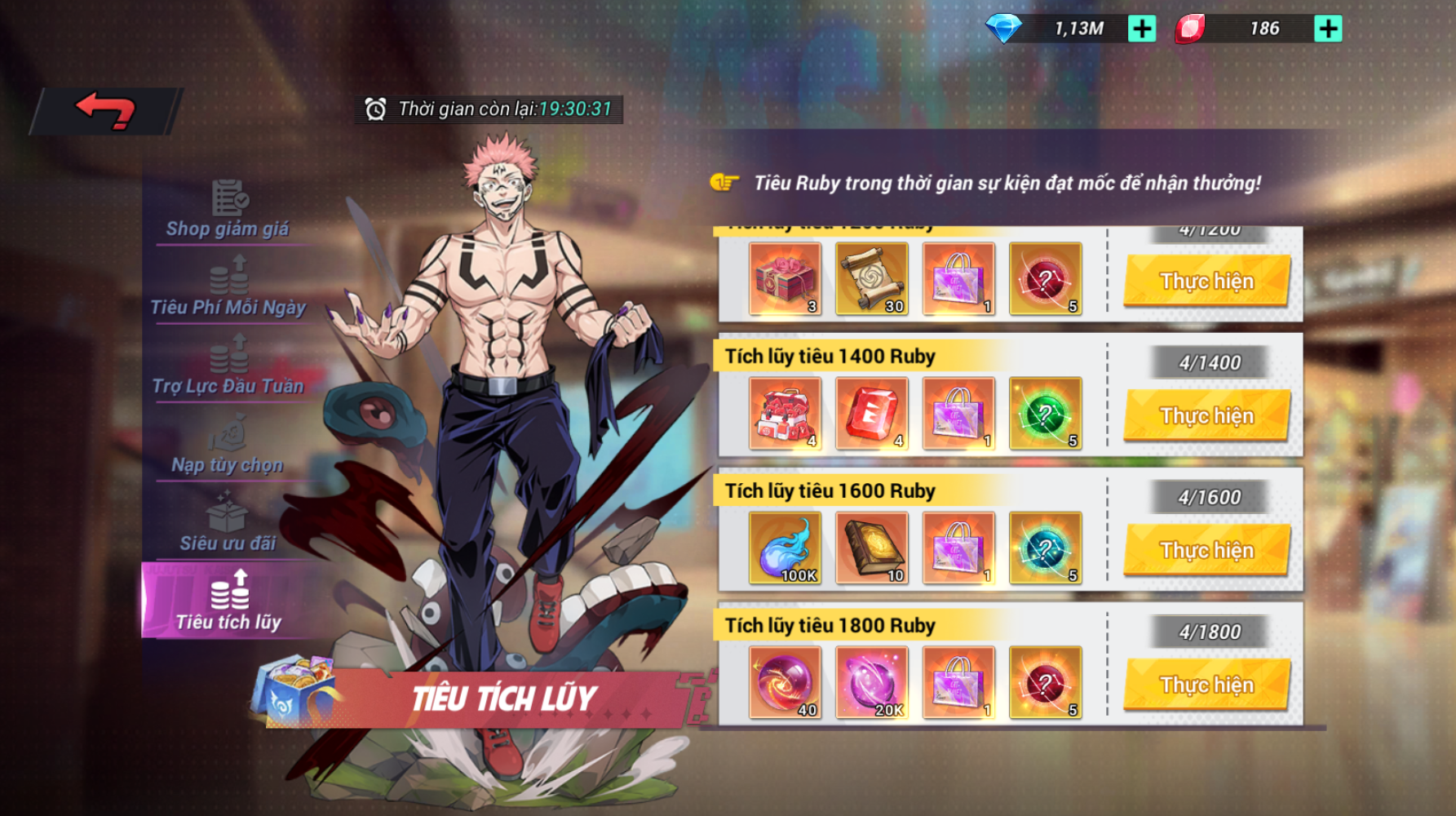The width and height of the screenshot is (1456, 816).
Task: Inspect the red E gem reward
Action: coord(872,414)
